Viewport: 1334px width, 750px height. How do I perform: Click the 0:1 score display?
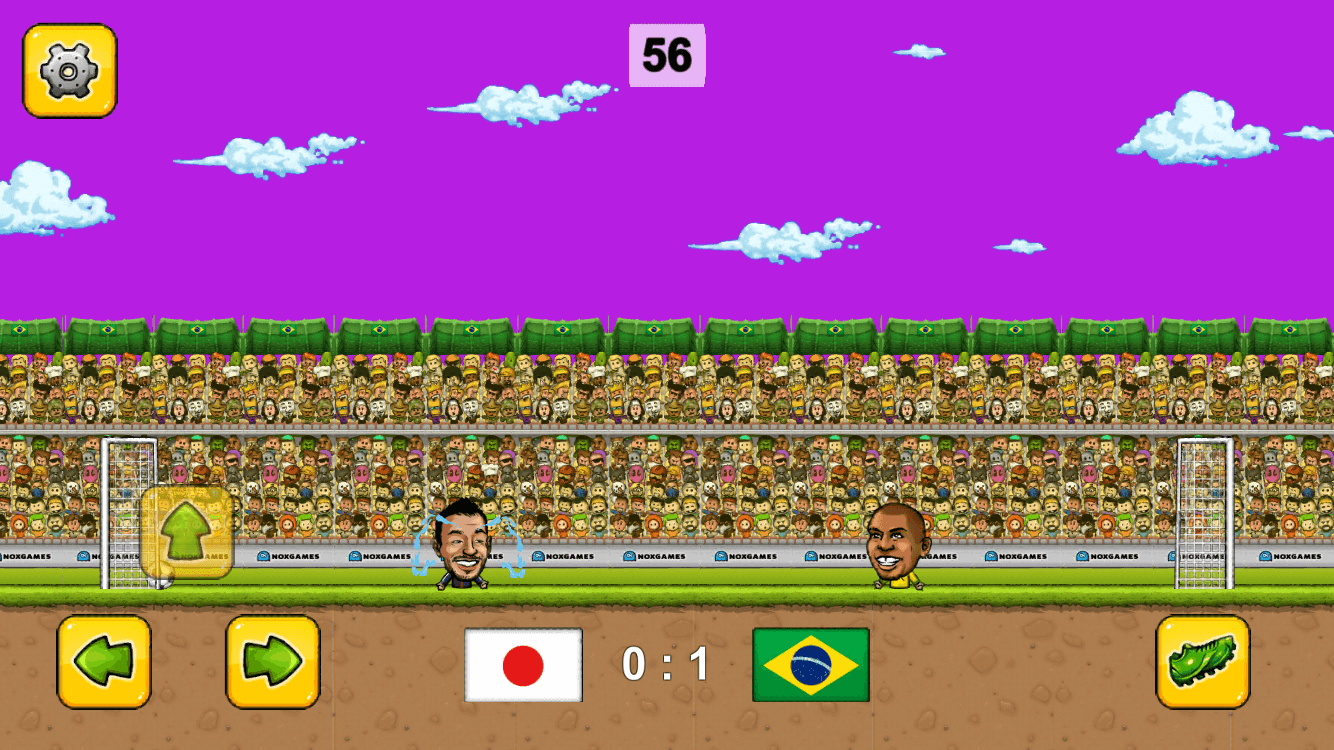pos(667,663)
